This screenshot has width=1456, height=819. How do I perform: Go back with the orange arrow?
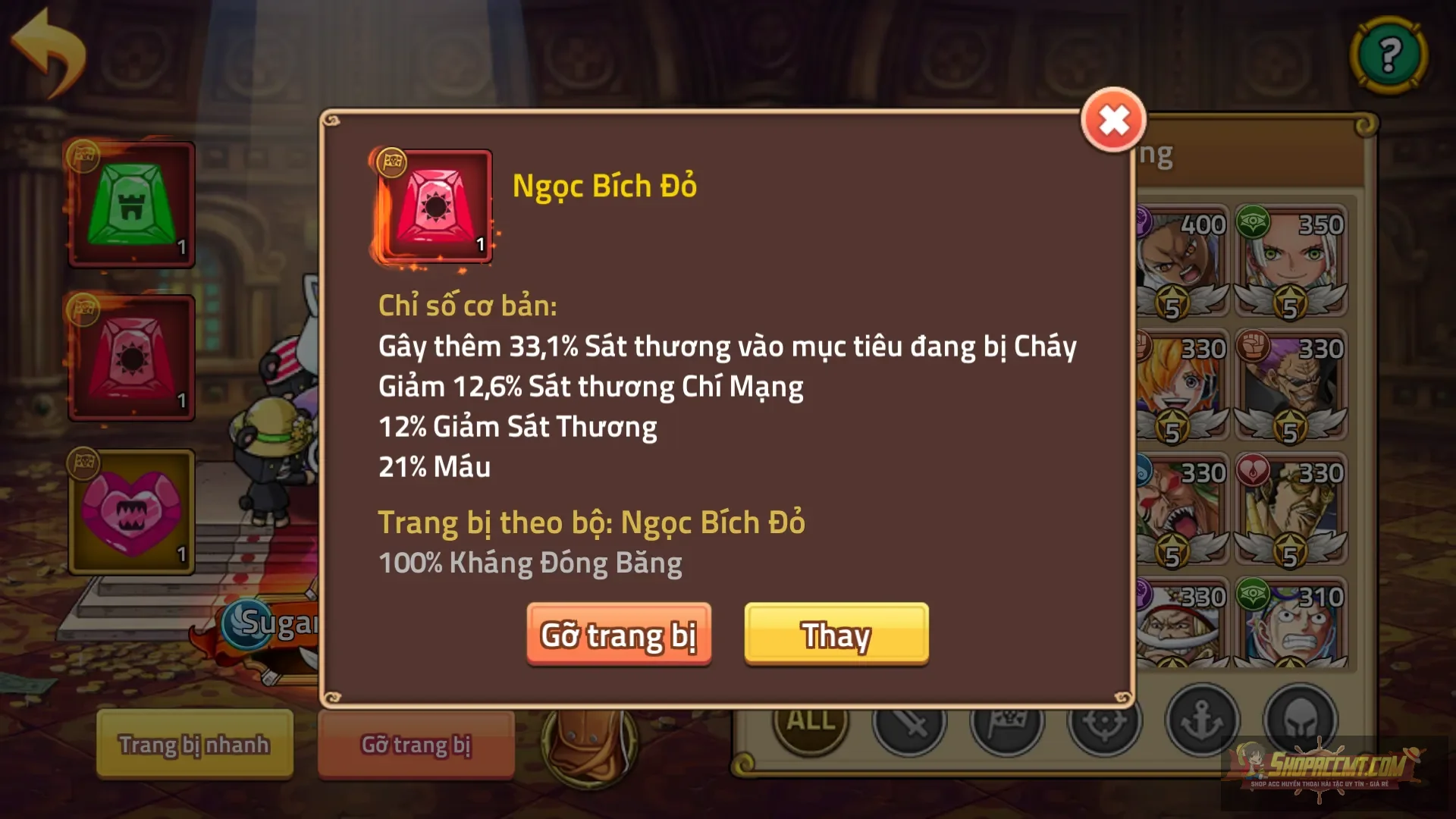coord(49,53)
